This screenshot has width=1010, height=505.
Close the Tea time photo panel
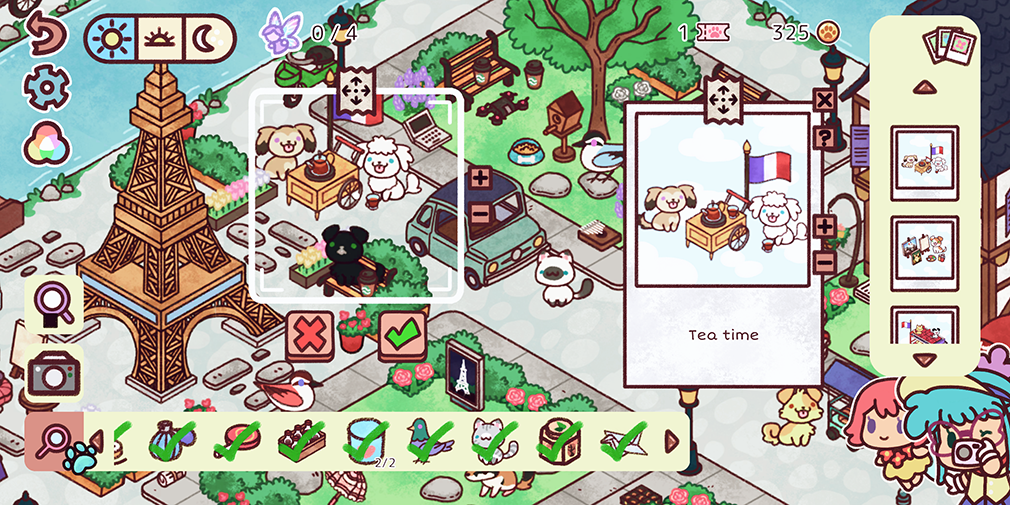[824, 100]
